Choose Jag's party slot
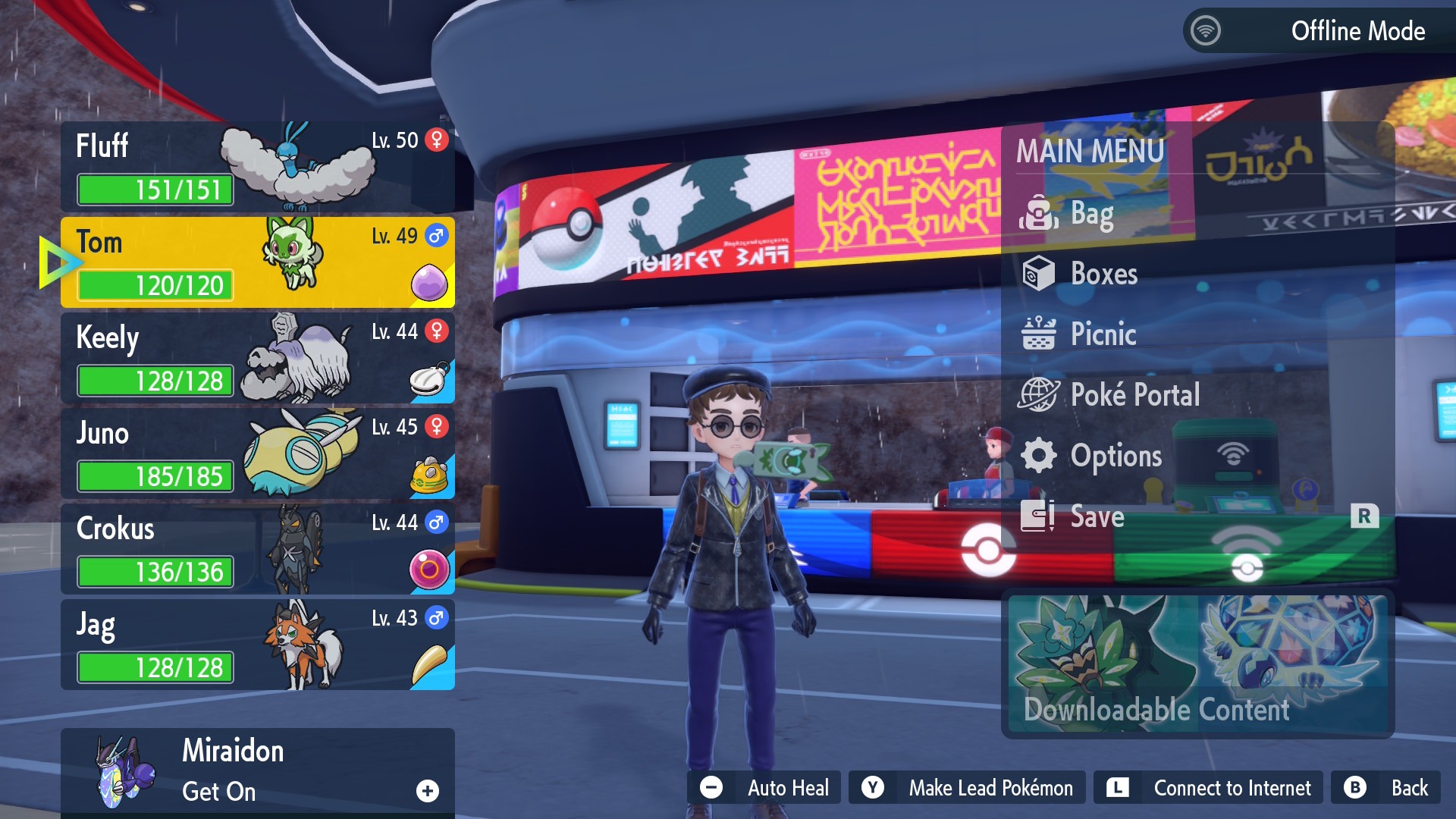Viewport: 1456px width, 819px height. (x=257, y=645)
